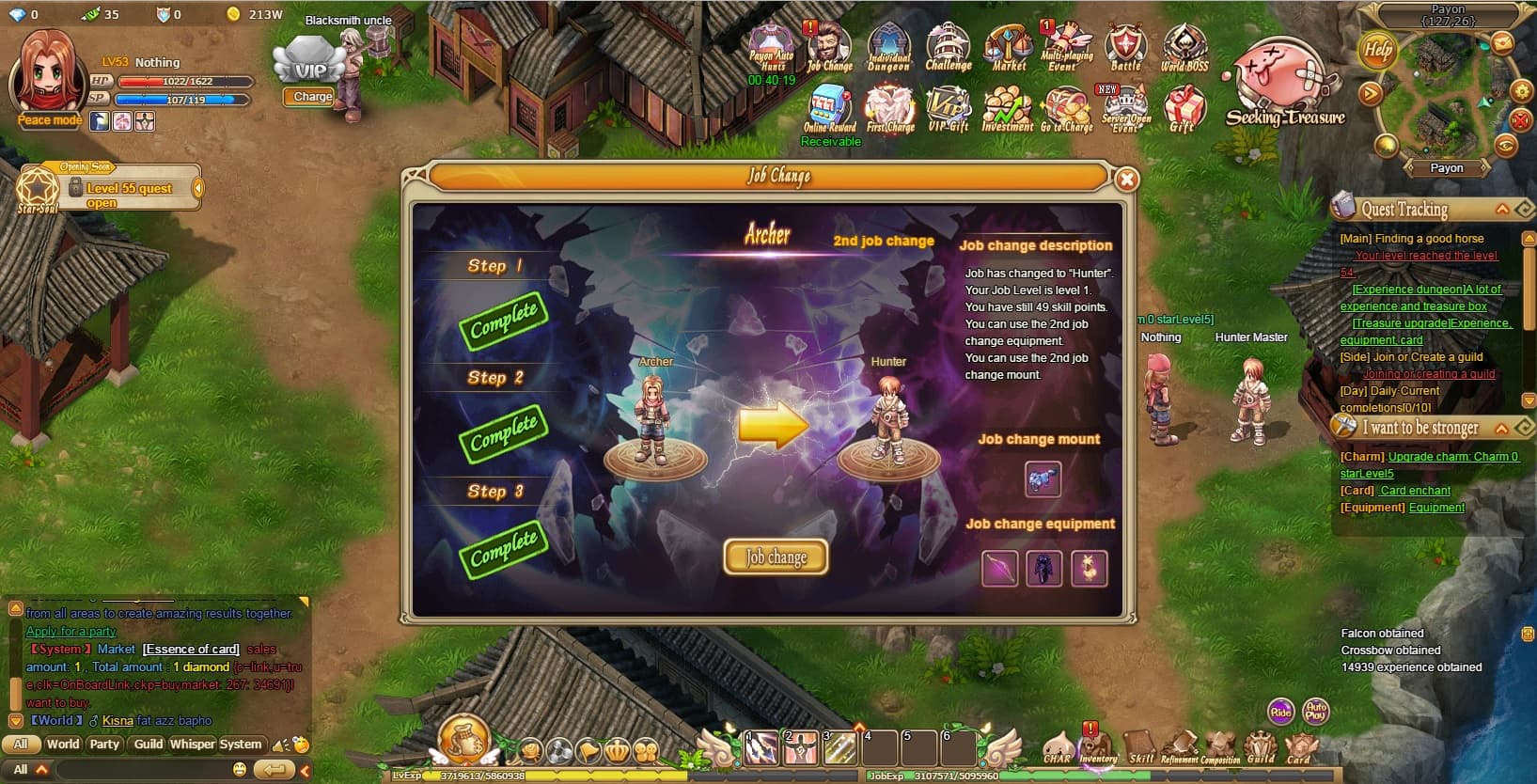This screenshot has width=1537, height=784.
Task: Switch to the Party chat tab
Action: 103,744
